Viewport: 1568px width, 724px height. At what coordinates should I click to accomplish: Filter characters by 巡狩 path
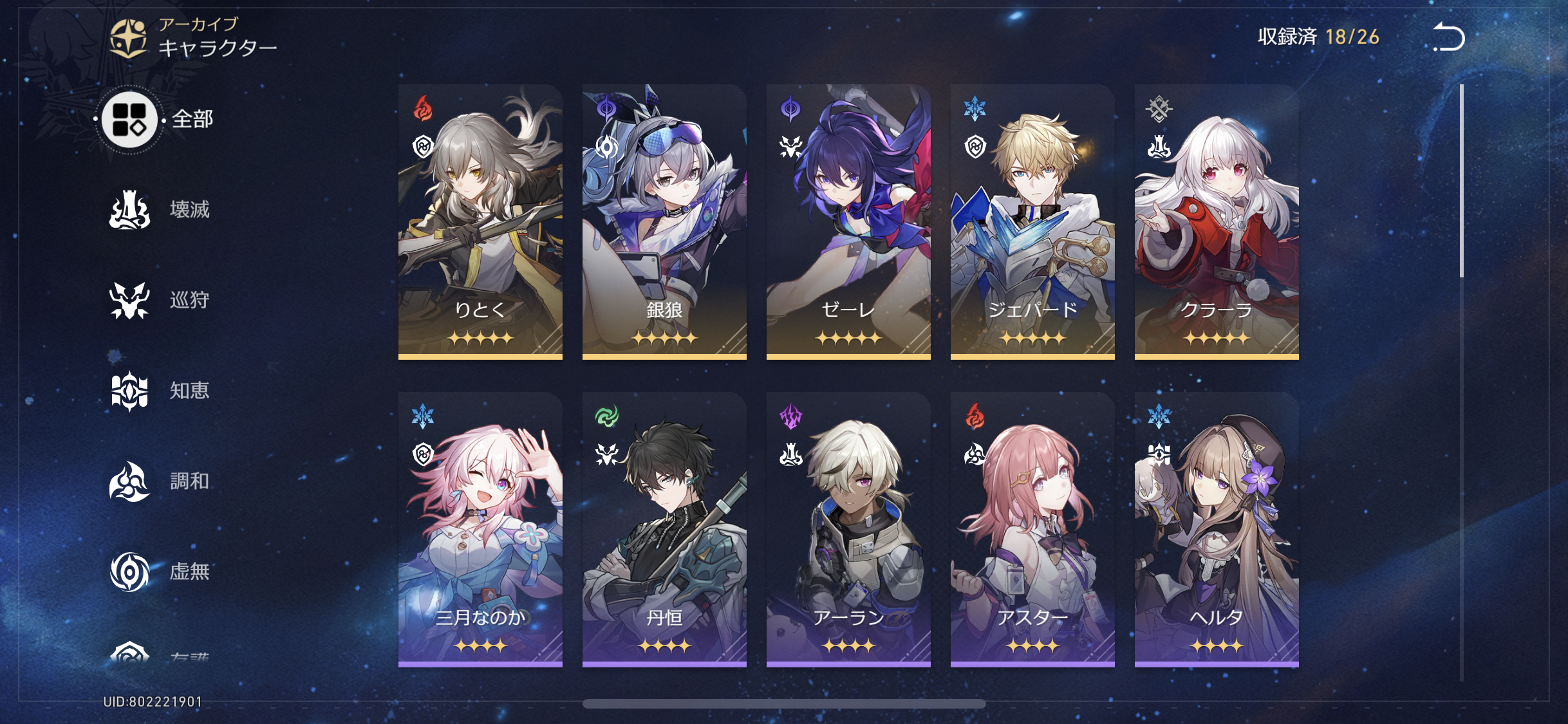pos(160,301)
